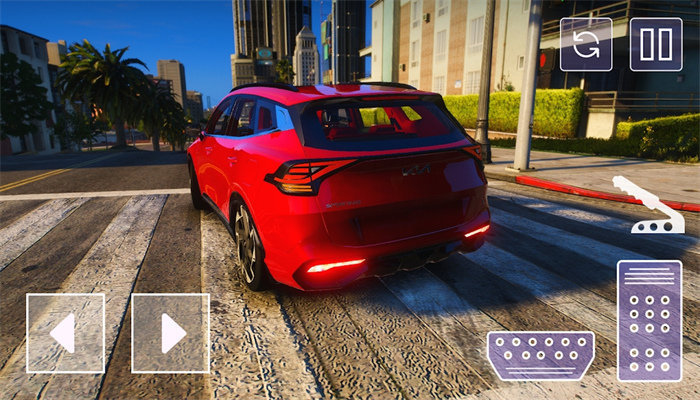
Task: Tap the steer right arrow button
Action: coord(170,333)
